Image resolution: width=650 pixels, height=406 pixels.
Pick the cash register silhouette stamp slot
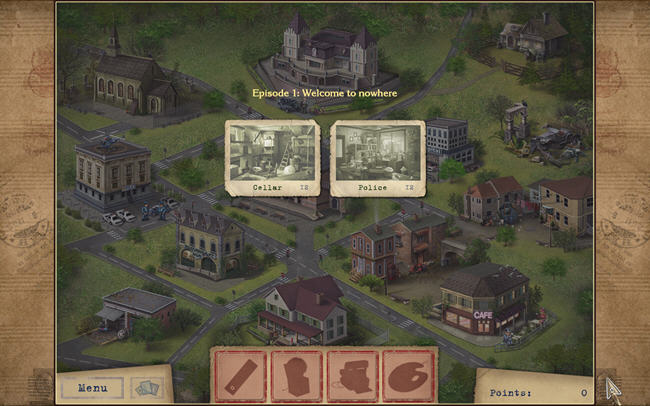(x=352, y=376)
